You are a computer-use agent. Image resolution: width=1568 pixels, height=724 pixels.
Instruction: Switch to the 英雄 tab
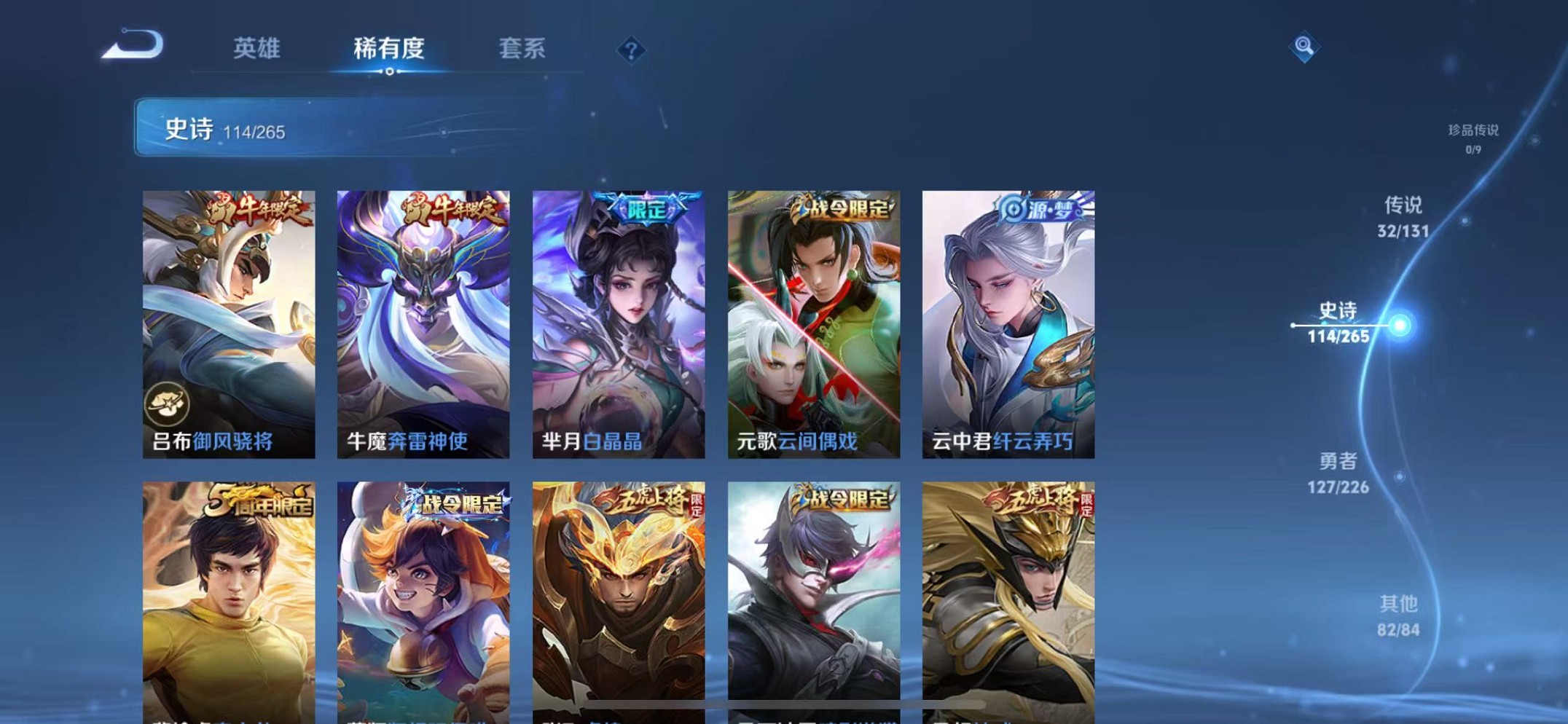click(256, 48)
